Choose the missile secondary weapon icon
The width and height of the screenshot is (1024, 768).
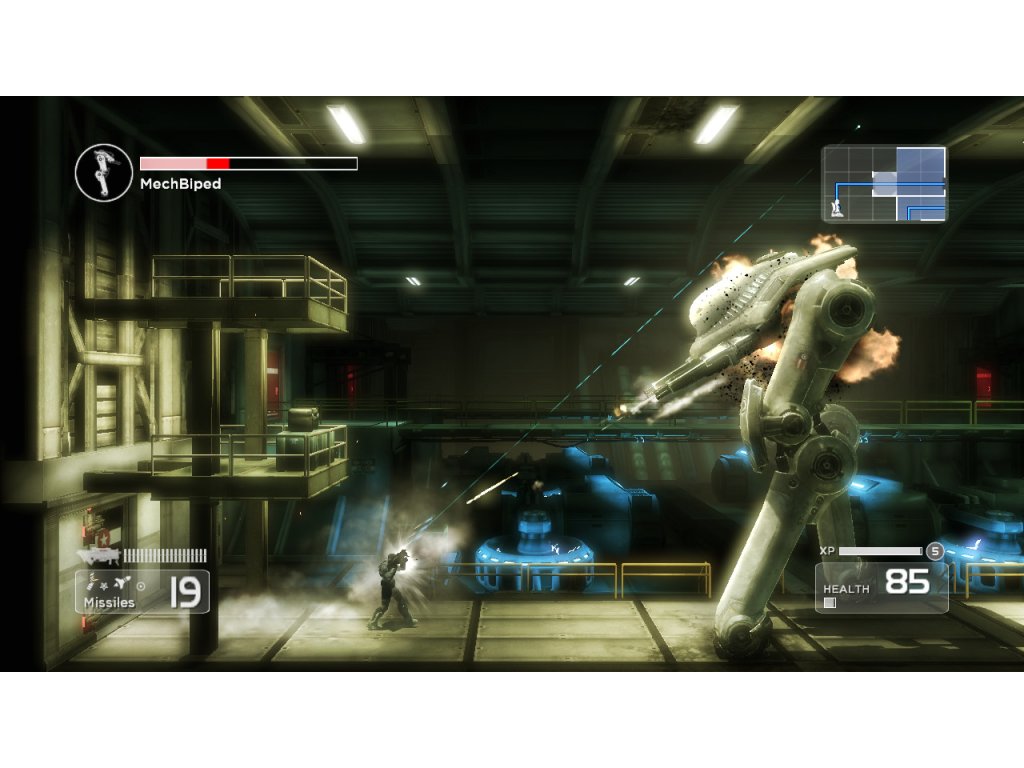[x=123, y=584]
